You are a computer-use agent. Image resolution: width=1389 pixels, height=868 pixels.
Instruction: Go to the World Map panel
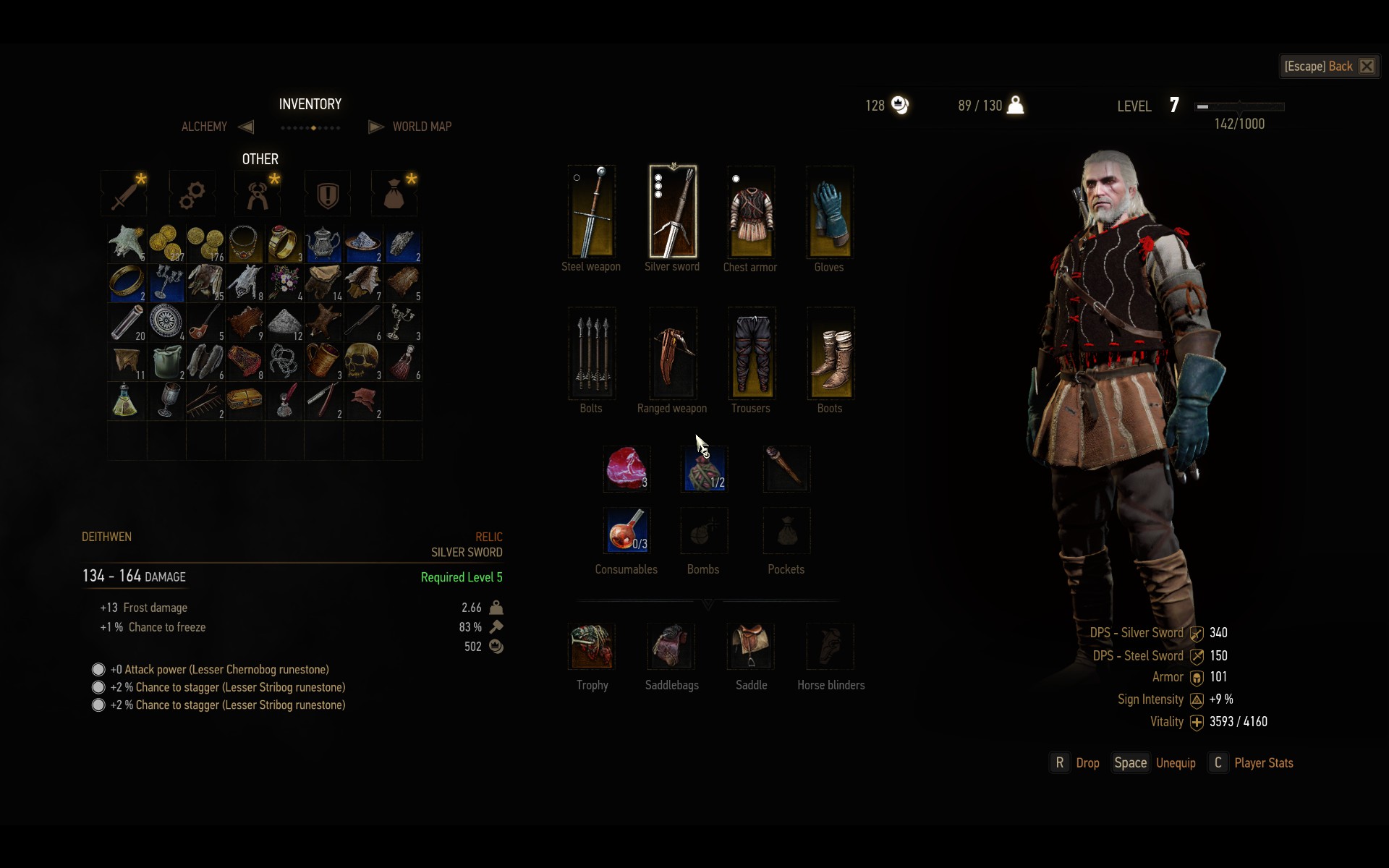point(421,127)
